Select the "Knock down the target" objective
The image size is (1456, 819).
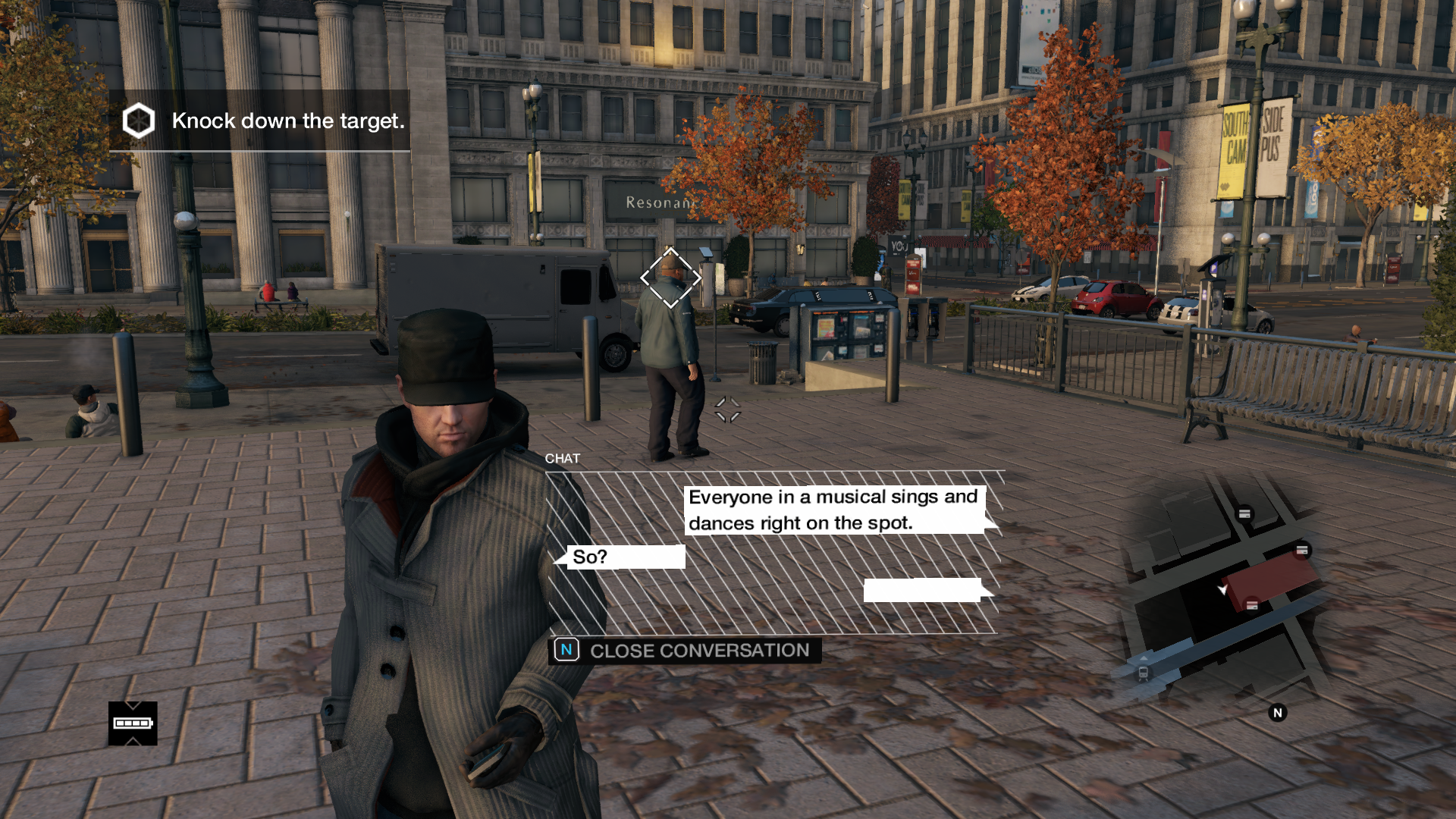pyautogui.click(x=259, y=121)
